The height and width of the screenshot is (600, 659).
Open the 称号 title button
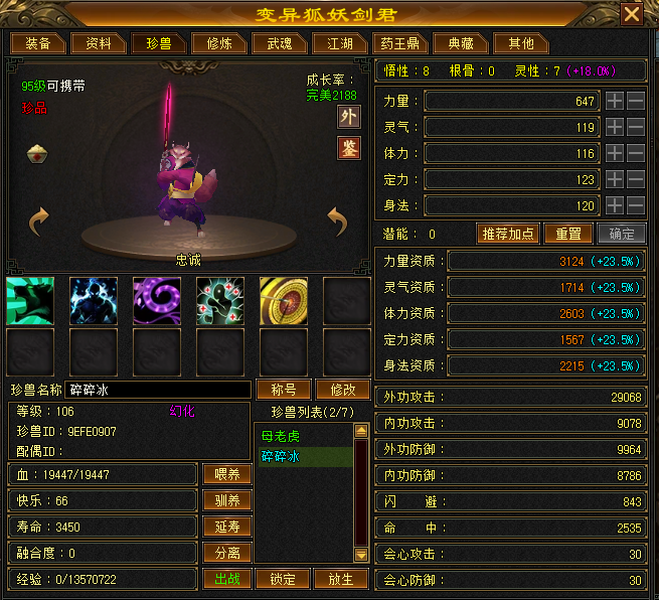pos(284,389)
